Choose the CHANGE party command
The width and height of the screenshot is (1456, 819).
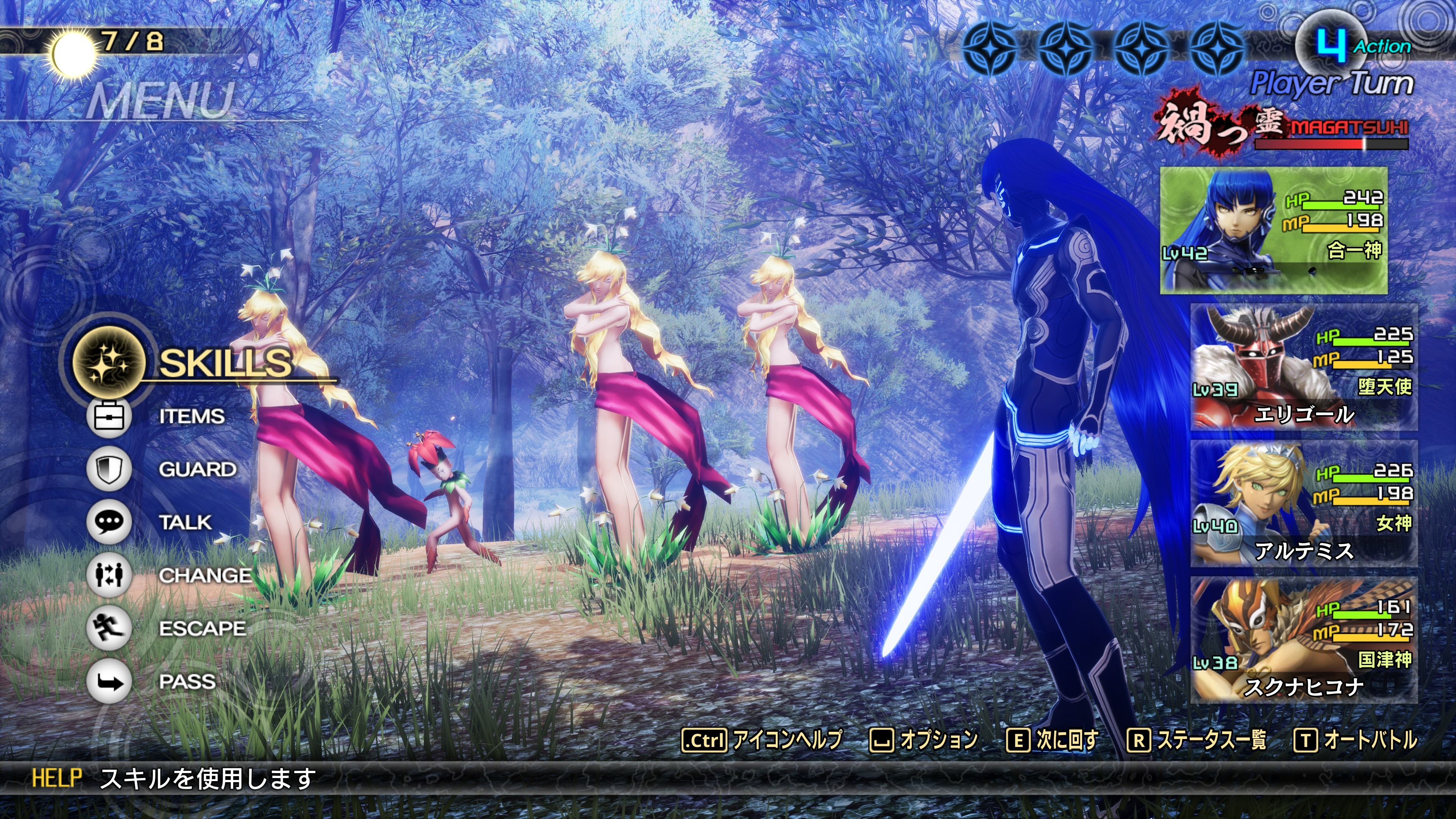(x=205, y=576)
